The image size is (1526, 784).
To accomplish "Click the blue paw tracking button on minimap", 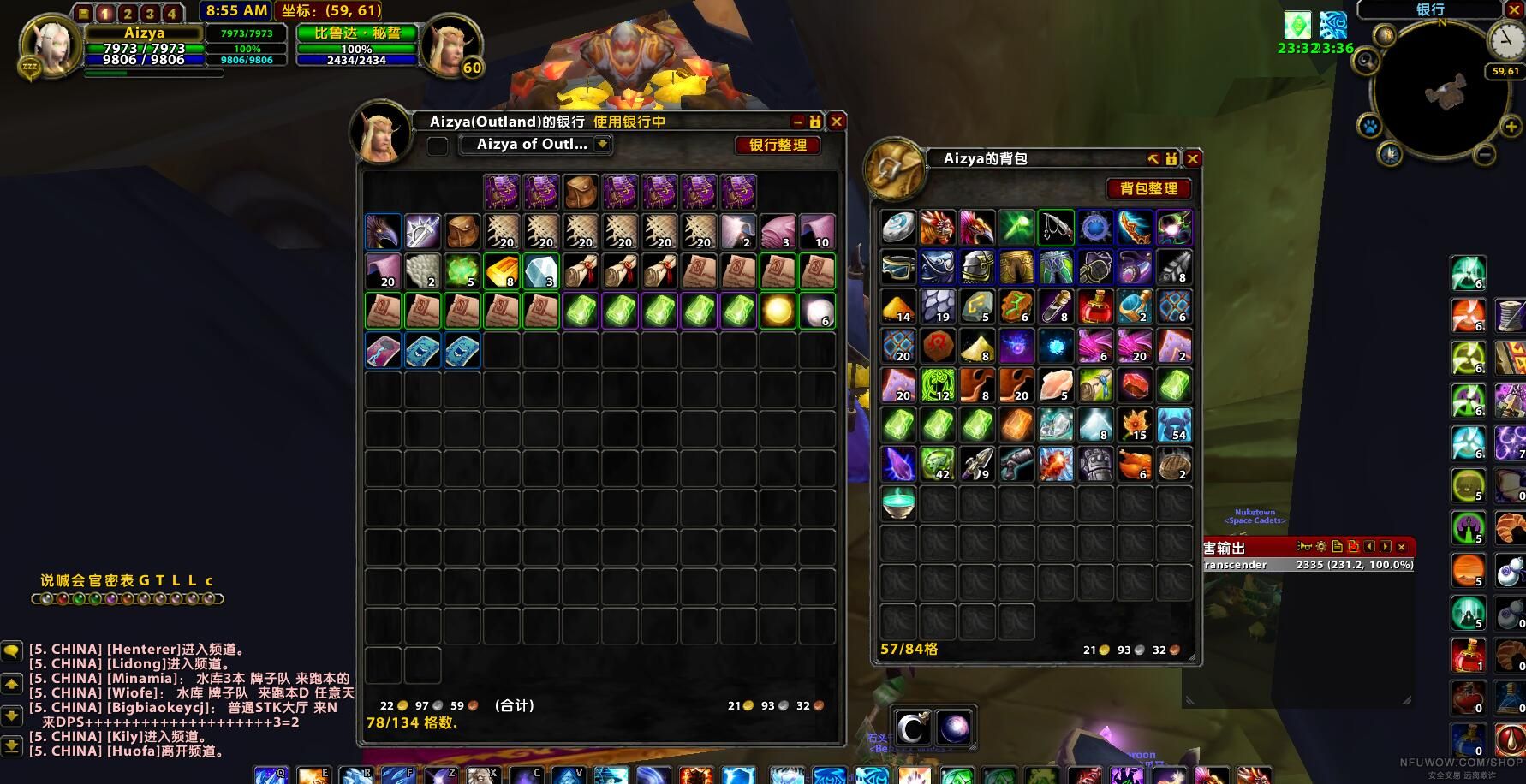I will pos(1369,127).
